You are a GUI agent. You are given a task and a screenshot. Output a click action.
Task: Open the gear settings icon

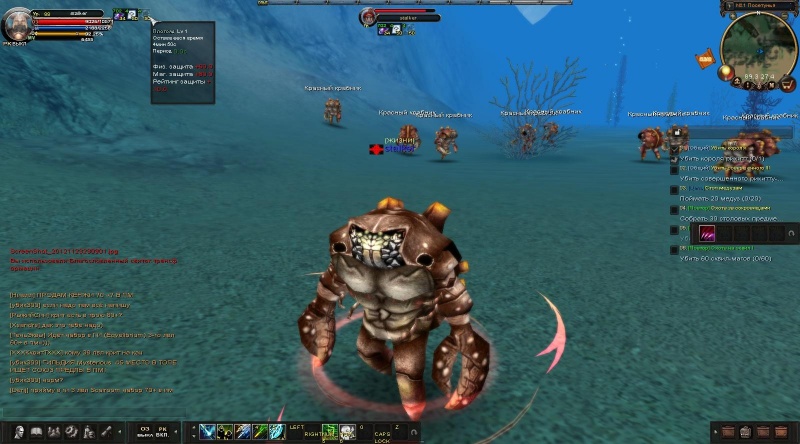click(x=71, y=432)
